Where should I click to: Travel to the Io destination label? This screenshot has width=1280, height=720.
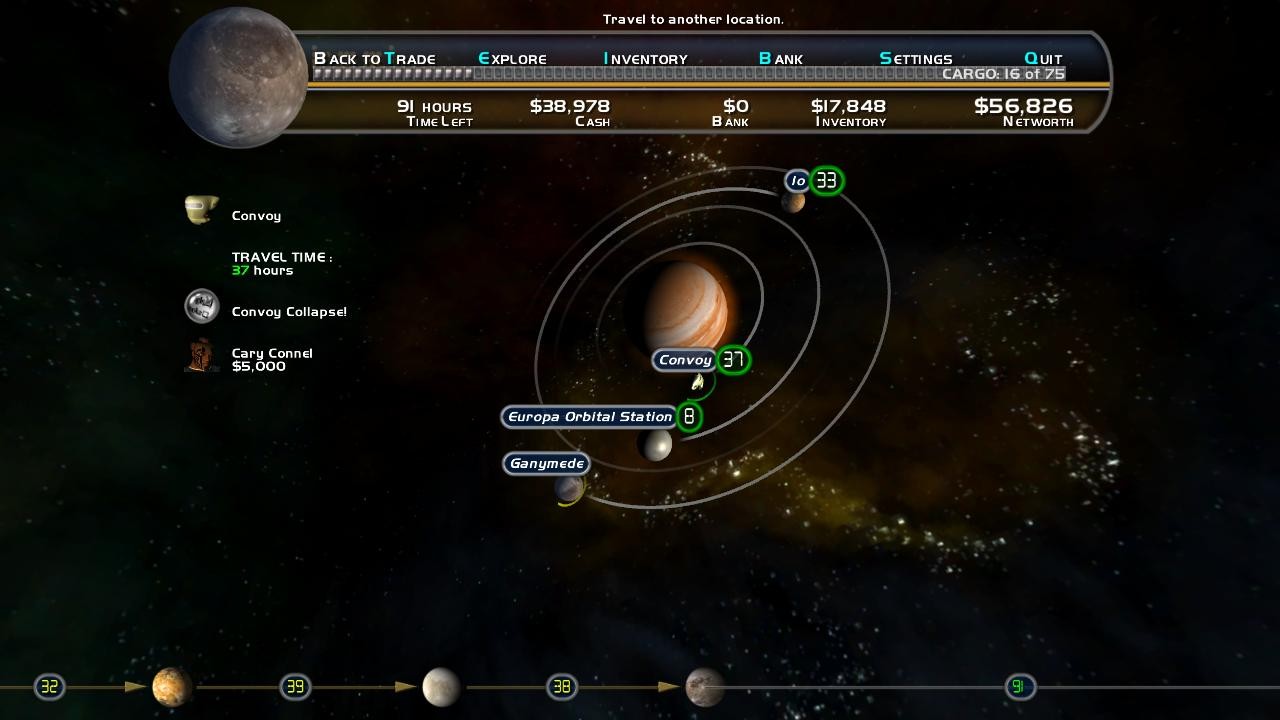[x=797, y=181]
